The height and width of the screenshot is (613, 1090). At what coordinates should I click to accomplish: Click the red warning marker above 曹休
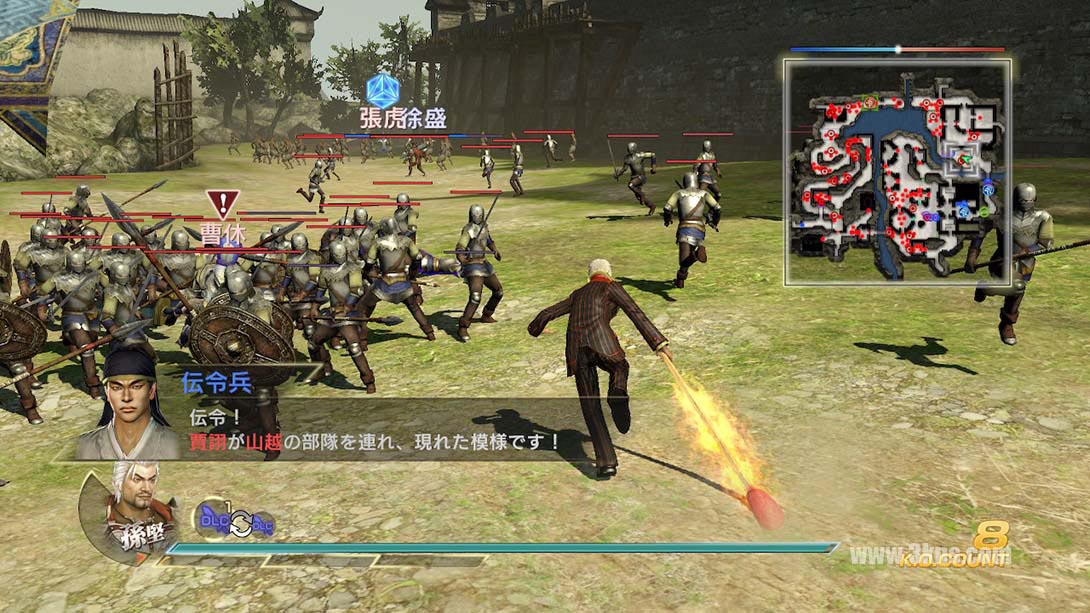click(x=222, y=204)
